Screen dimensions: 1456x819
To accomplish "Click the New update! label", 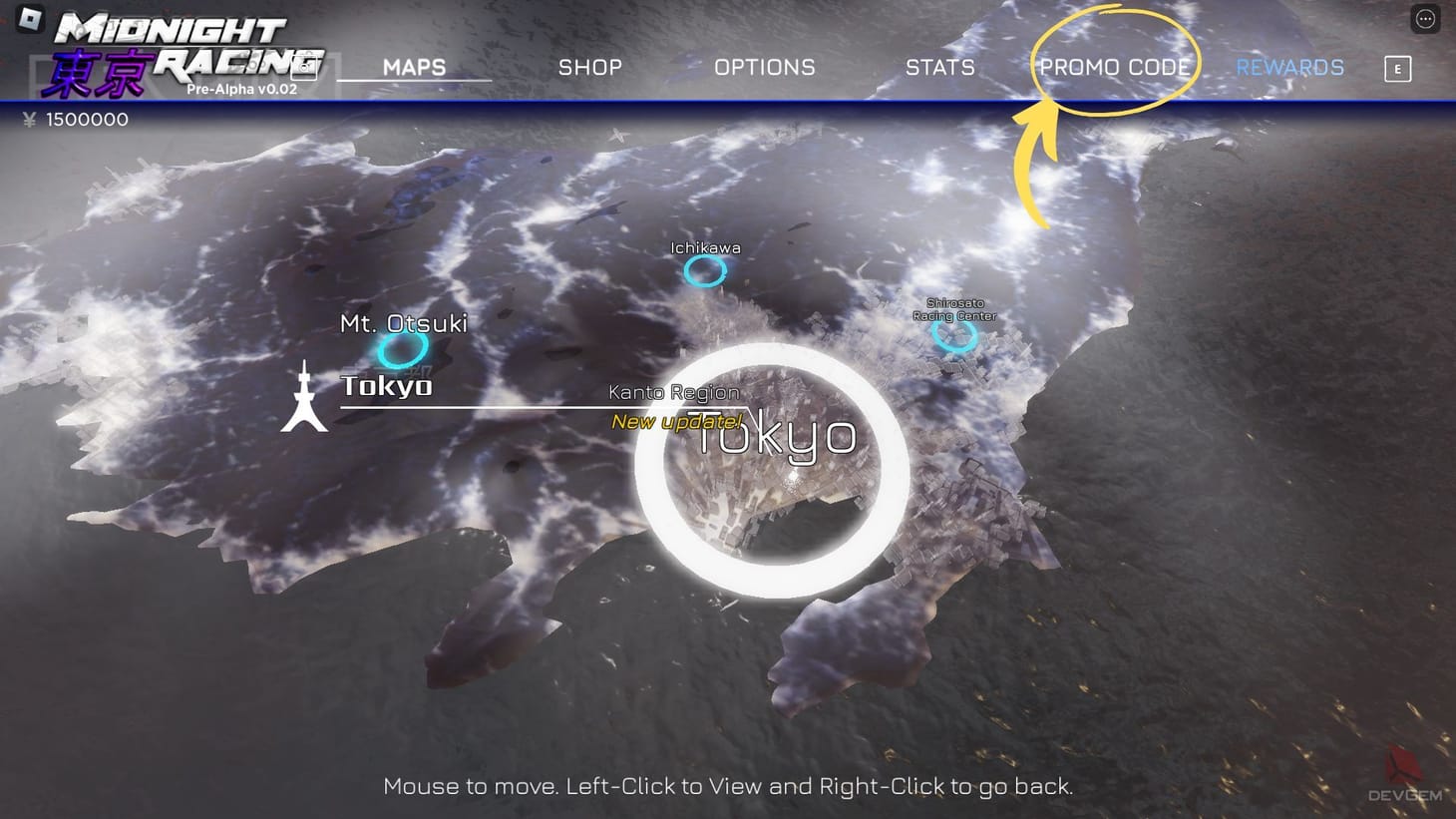I will 675,422.
